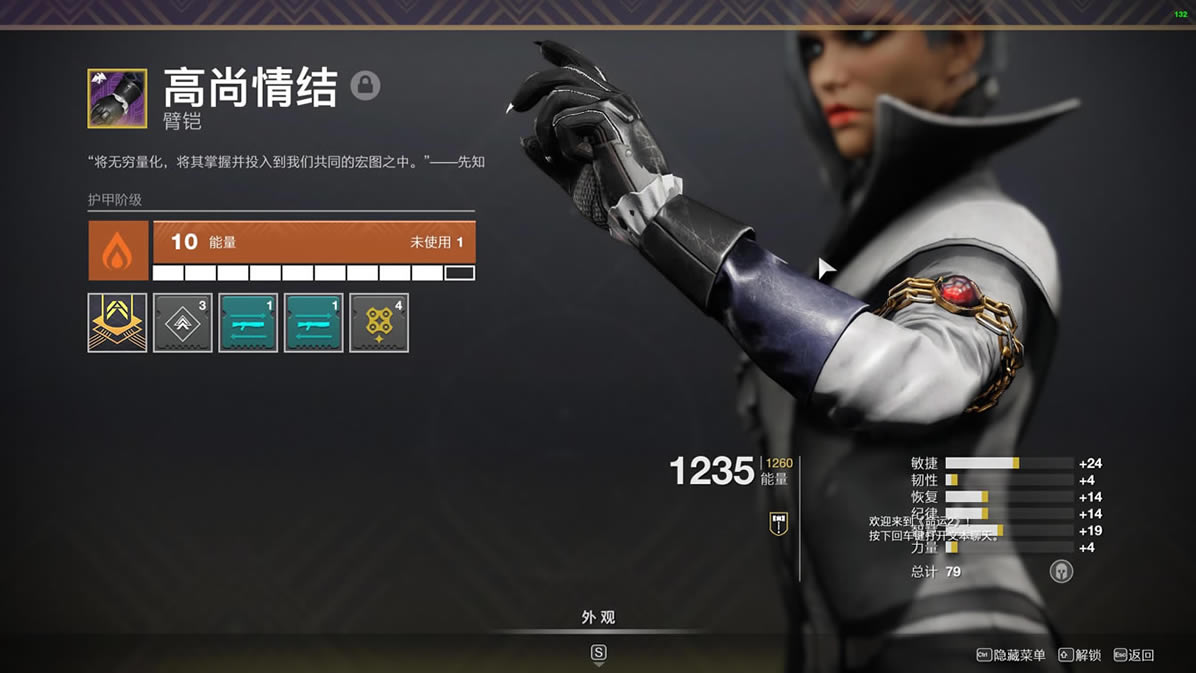Open the grey diamond mod costing 3
This screenshot has height=673, width=1196.
point(182,322)
